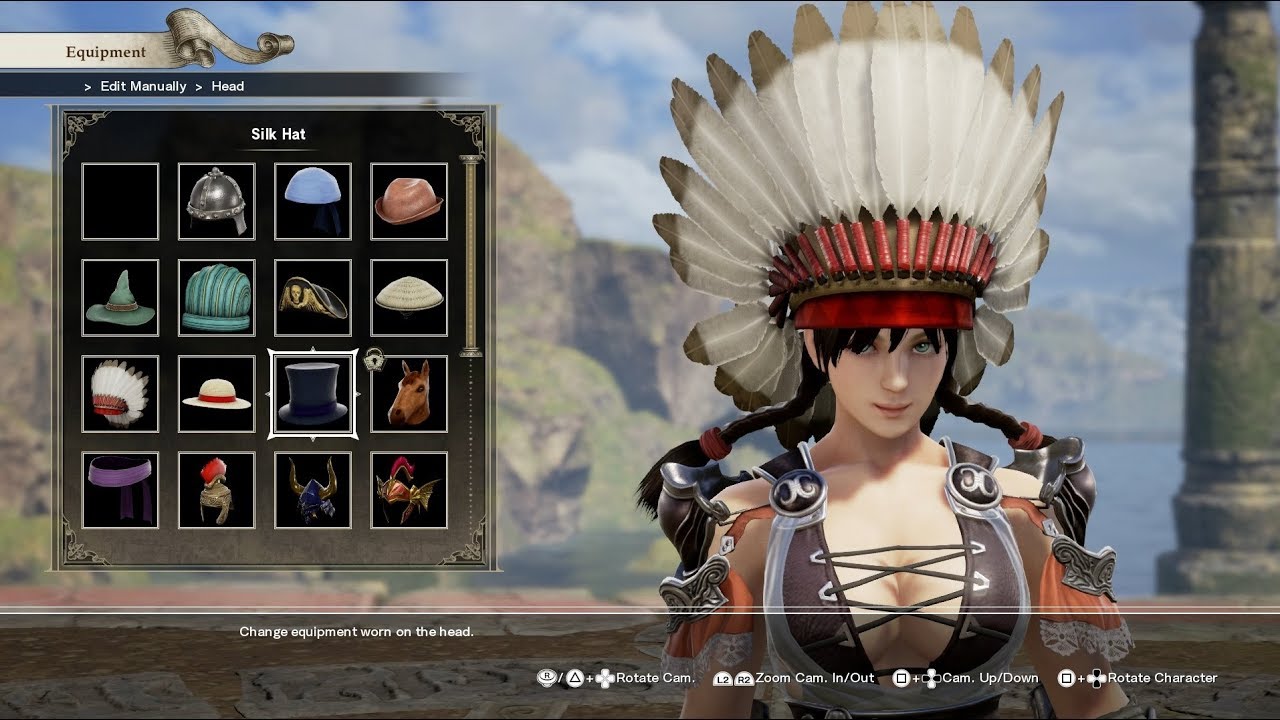Equip the conical straw hat
1280x720 pixels.
tap(409, 298)
